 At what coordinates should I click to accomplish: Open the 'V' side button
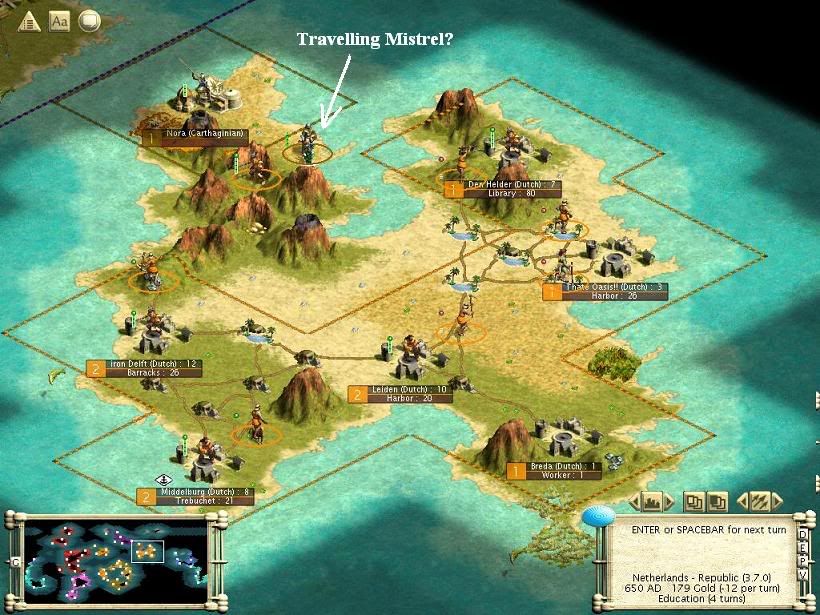tap(803, 577)
